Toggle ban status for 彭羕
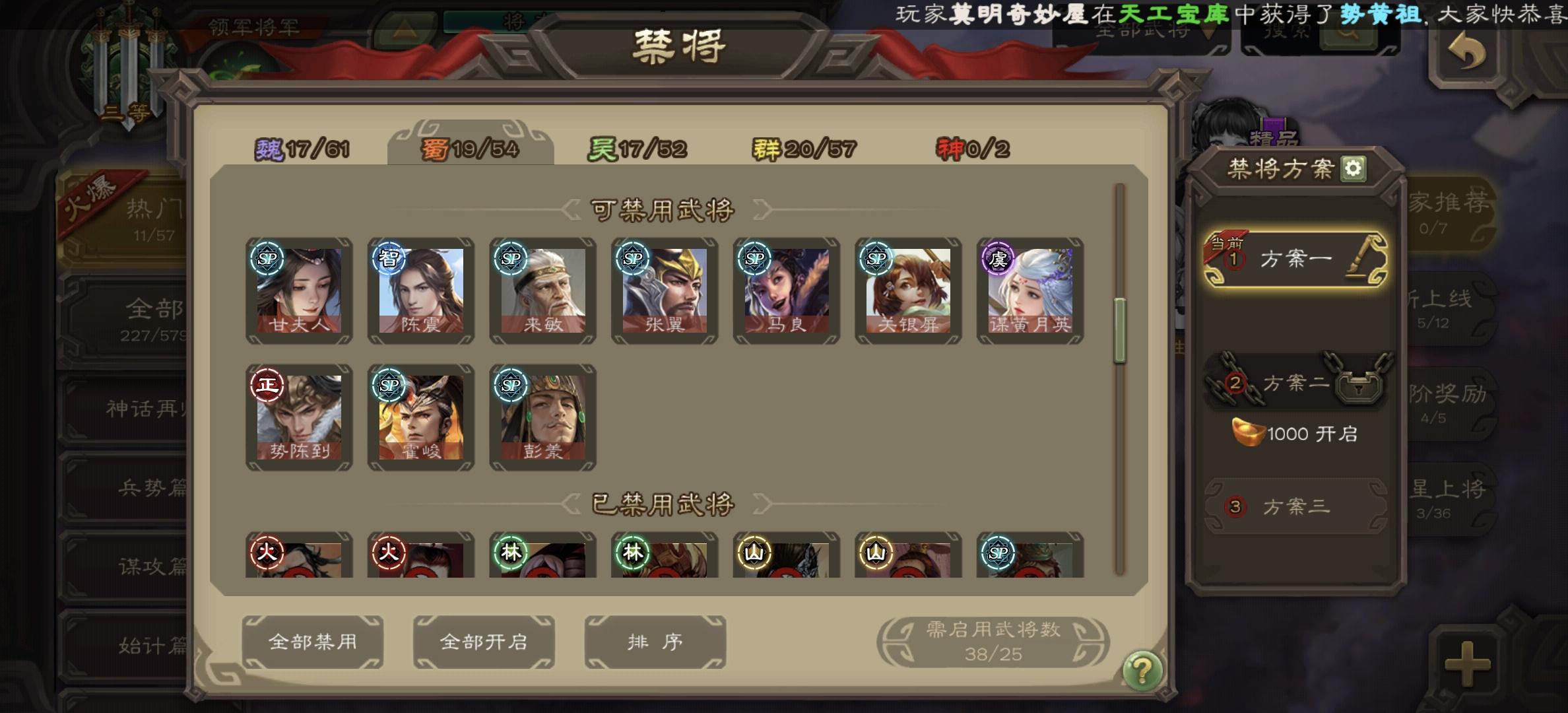 tap(542, 416)
